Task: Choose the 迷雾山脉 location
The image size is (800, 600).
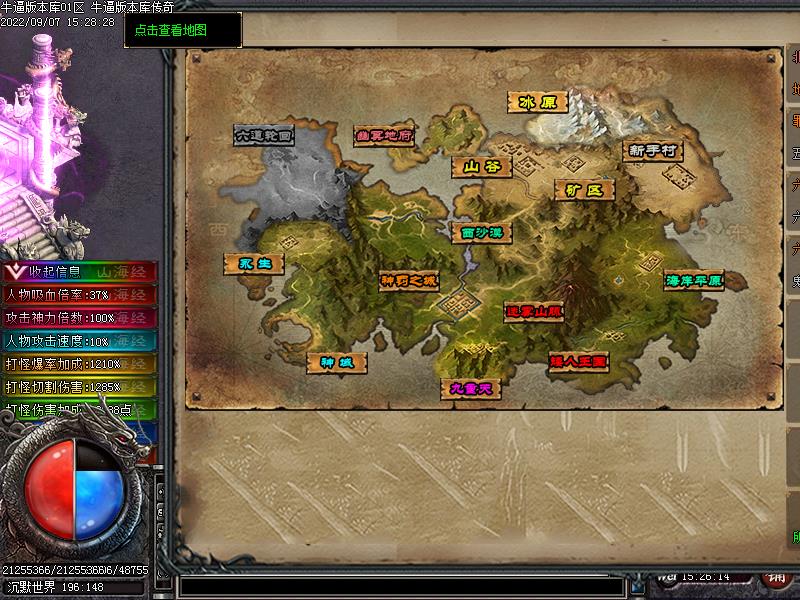Action: [x=534, y=312]
